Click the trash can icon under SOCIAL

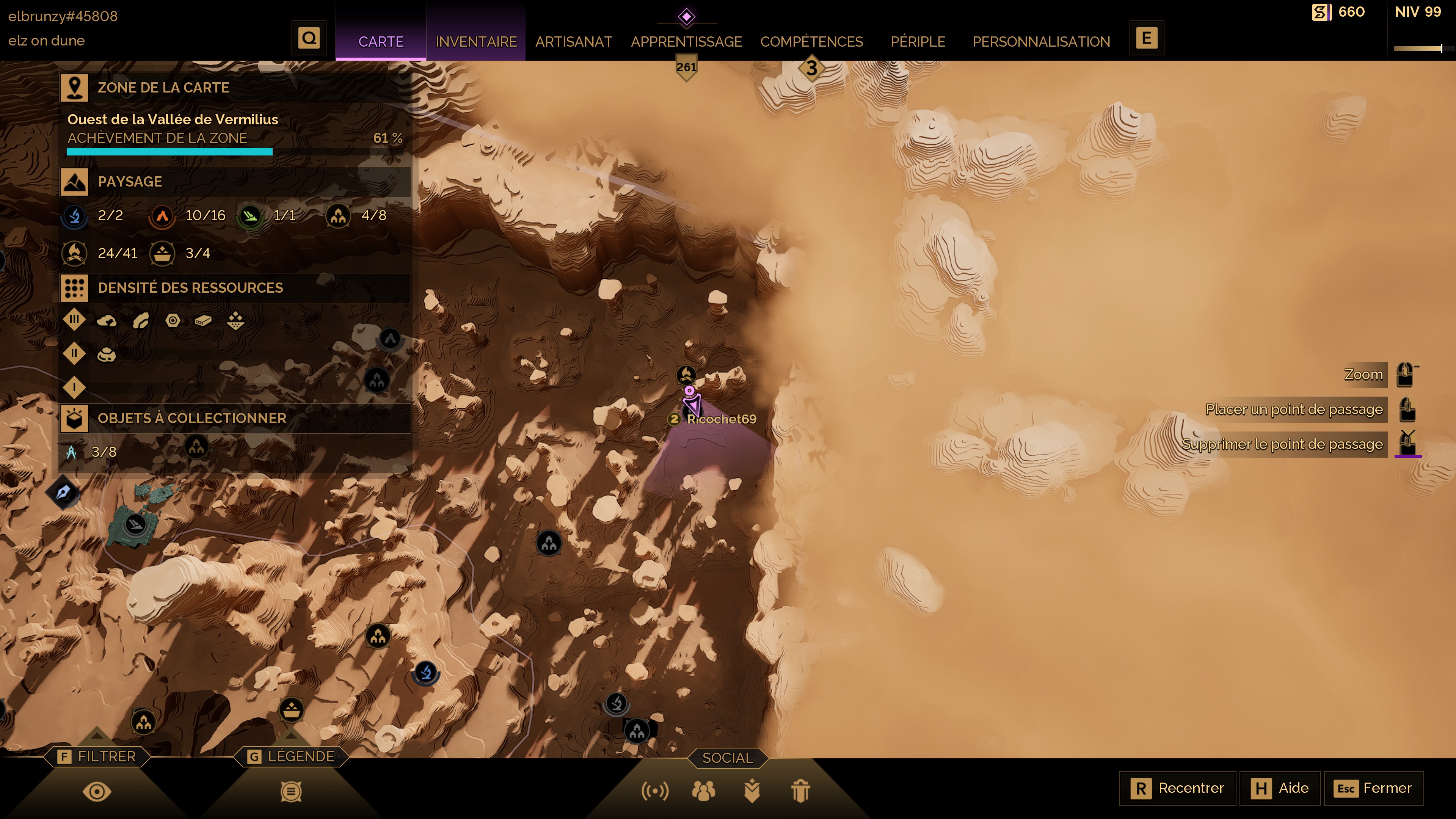(x=800, y=791)
